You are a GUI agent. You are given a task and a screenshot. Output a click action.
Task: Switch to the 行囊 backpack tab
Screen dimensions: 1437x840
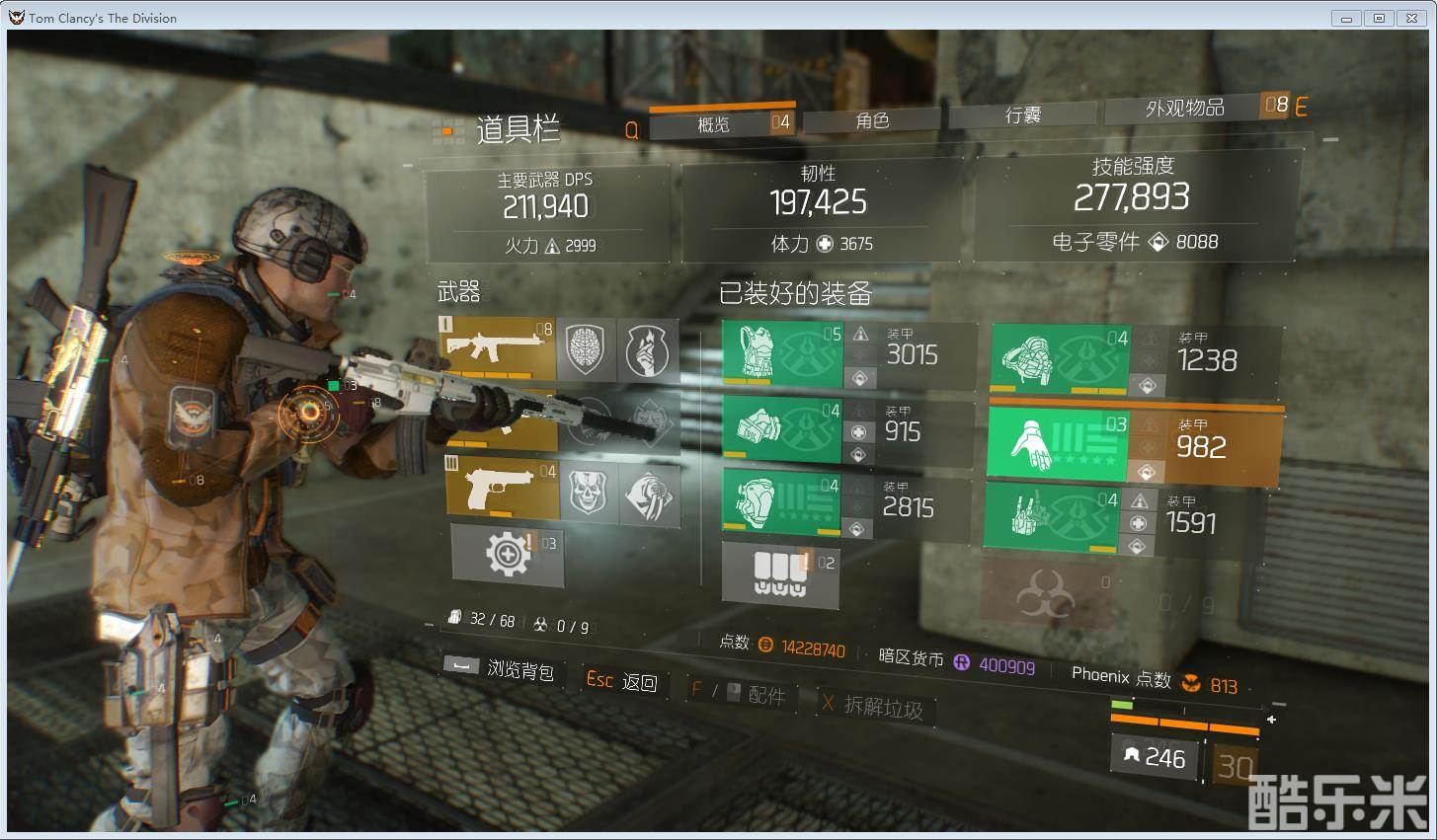pos(1023,115)
